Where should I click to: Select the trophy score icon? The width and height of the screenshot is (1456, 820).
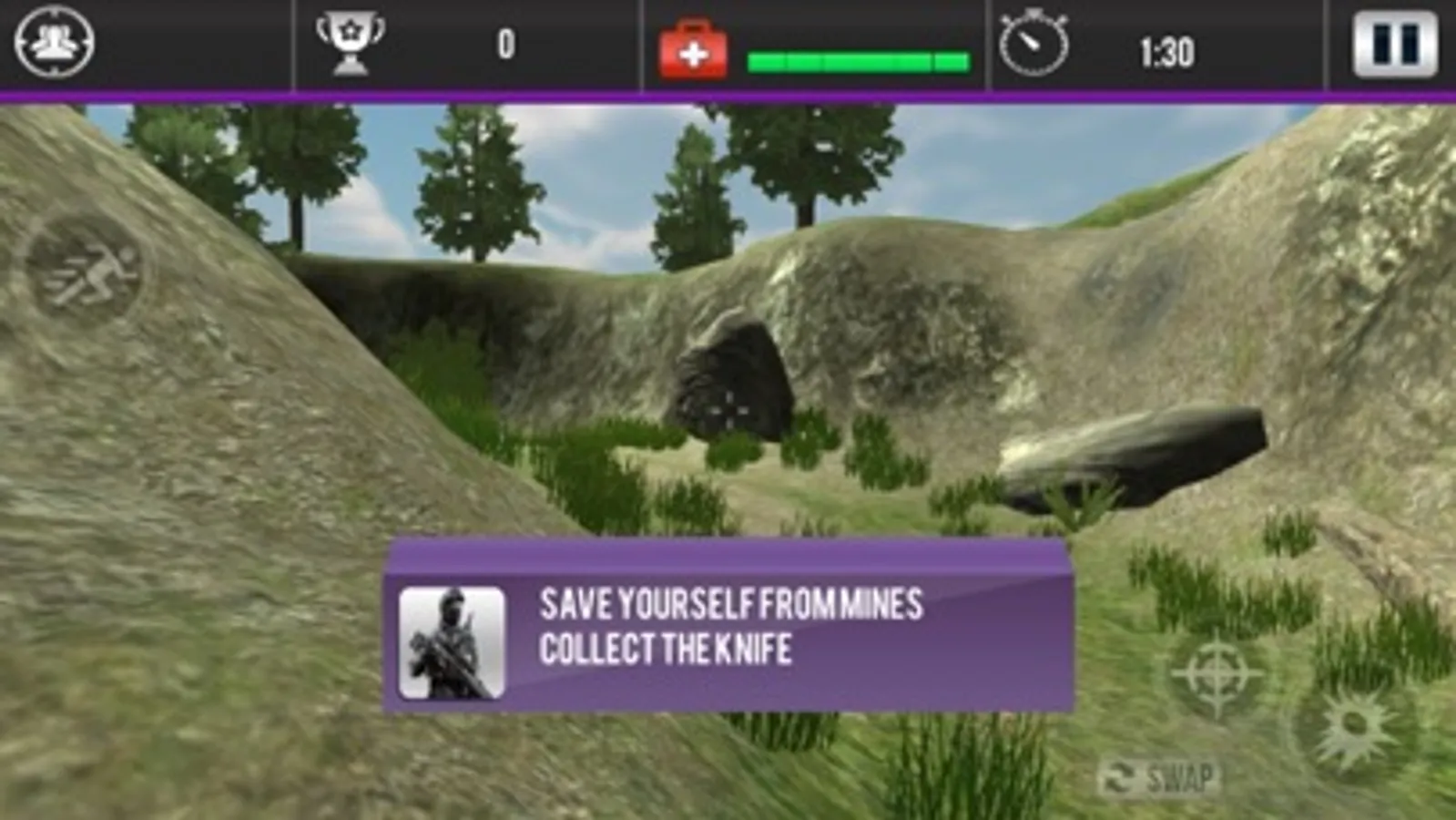351,41
